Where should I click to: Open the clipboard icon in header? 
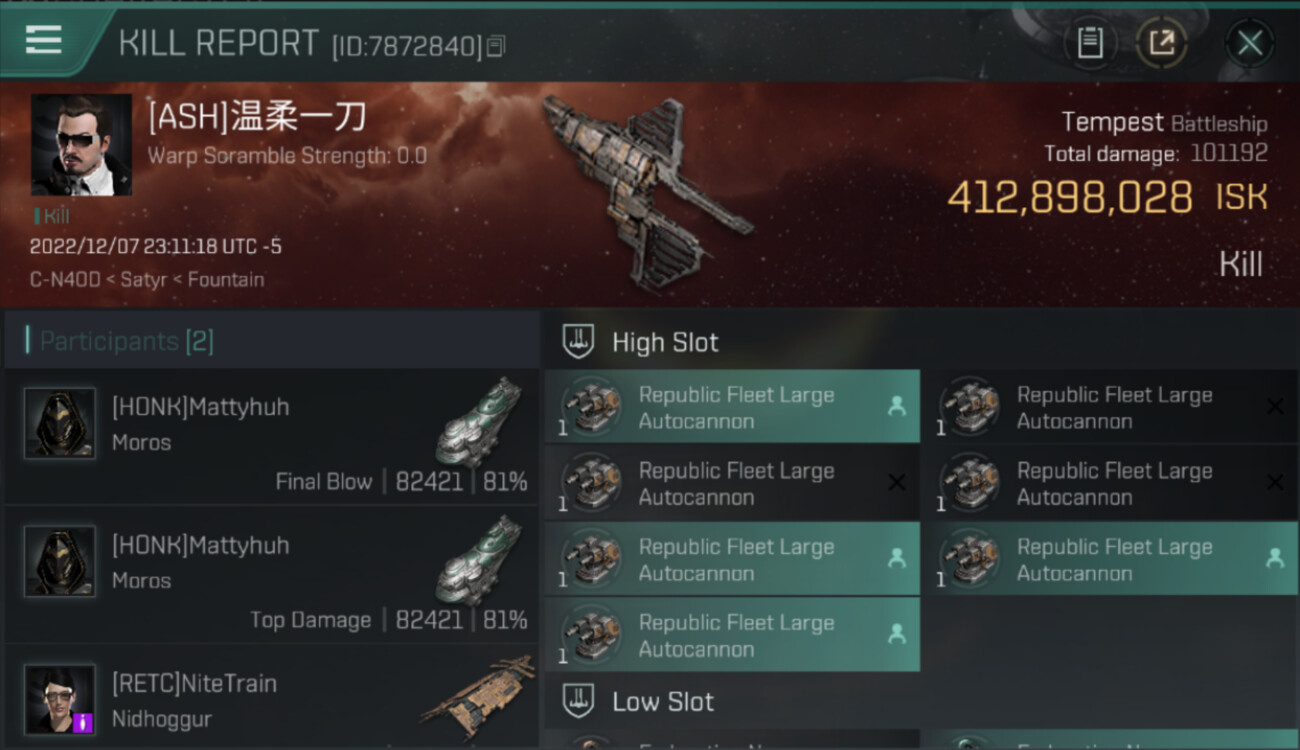pyautogui.click(x=1090, y=43)
